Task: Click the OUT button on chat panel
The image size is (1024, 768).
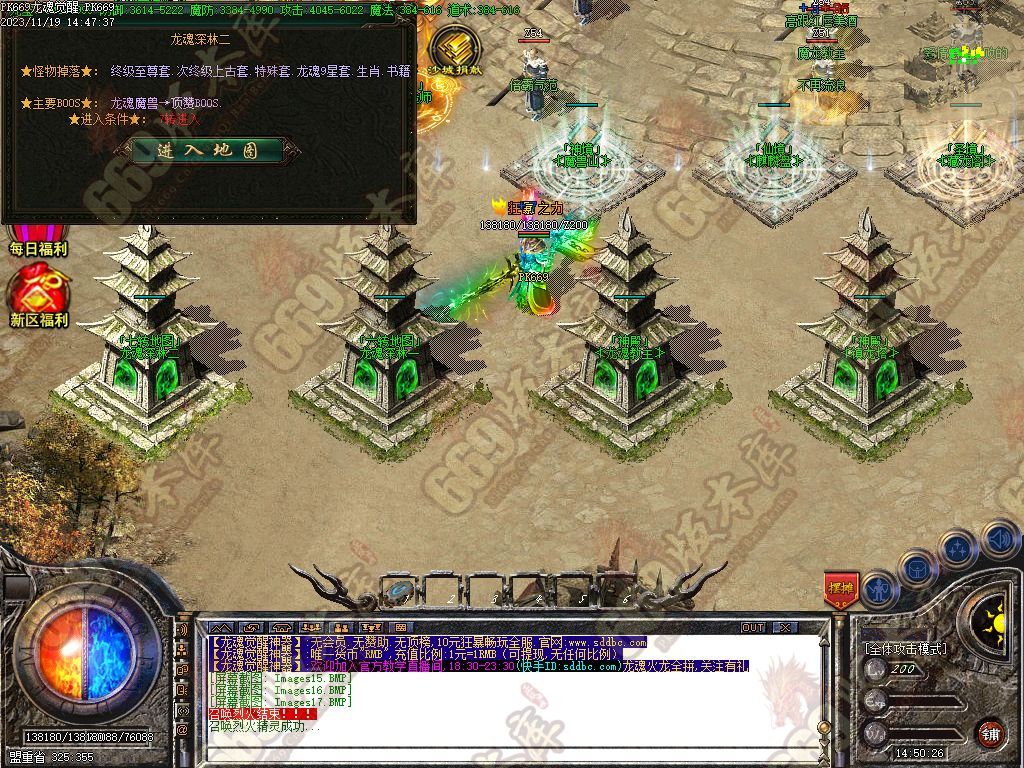Action: pyautogui.click(x=753, y=627)
